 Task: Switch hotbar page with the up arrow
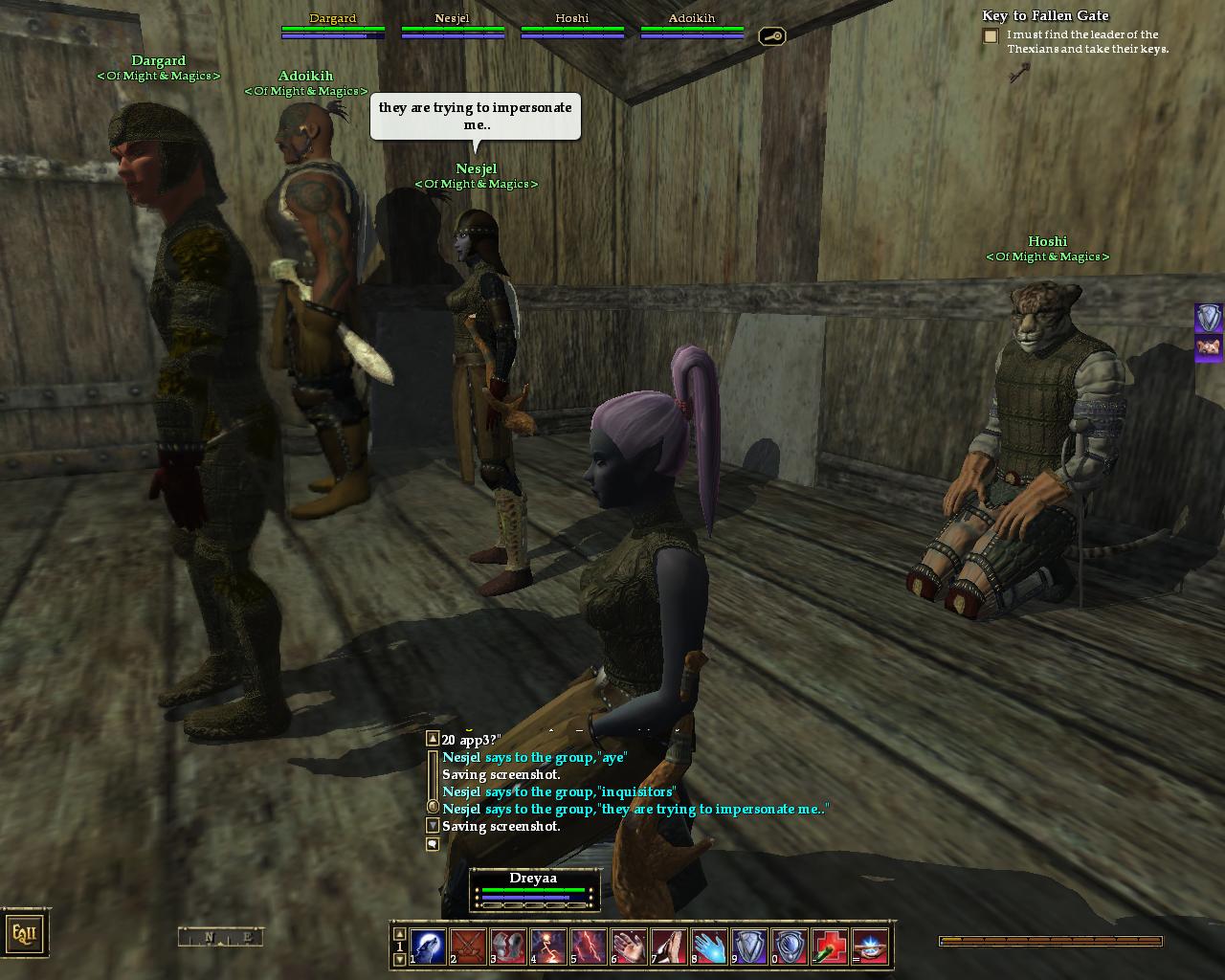[400, 934]
